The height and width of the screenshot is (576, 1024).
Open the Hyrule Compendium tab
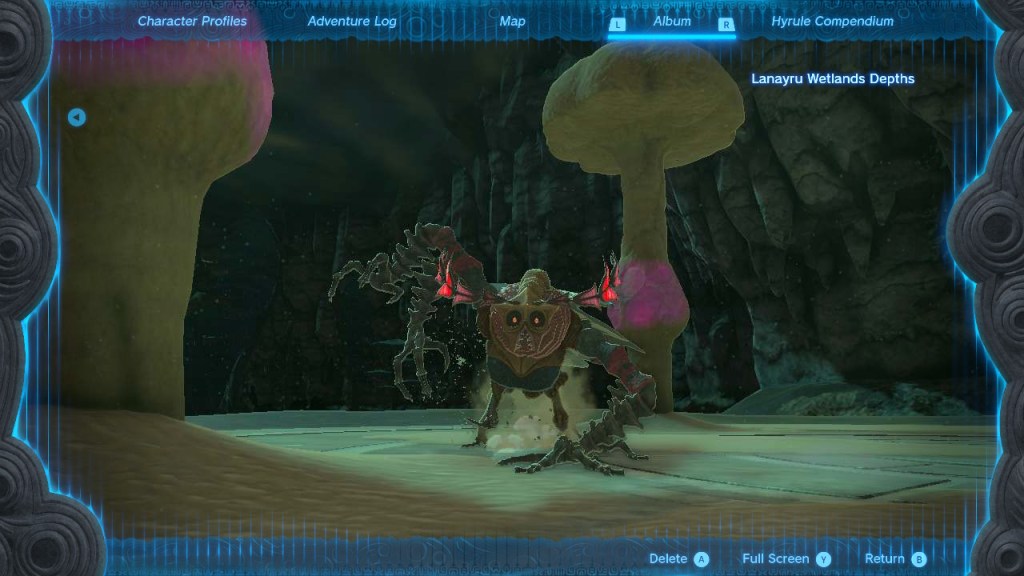coord(833,21)
